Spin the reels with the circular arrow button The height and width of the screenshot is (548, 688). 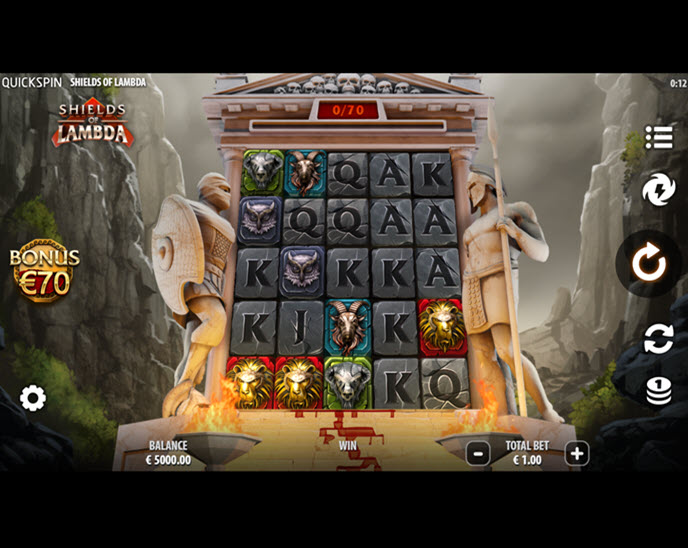(650, 263)
